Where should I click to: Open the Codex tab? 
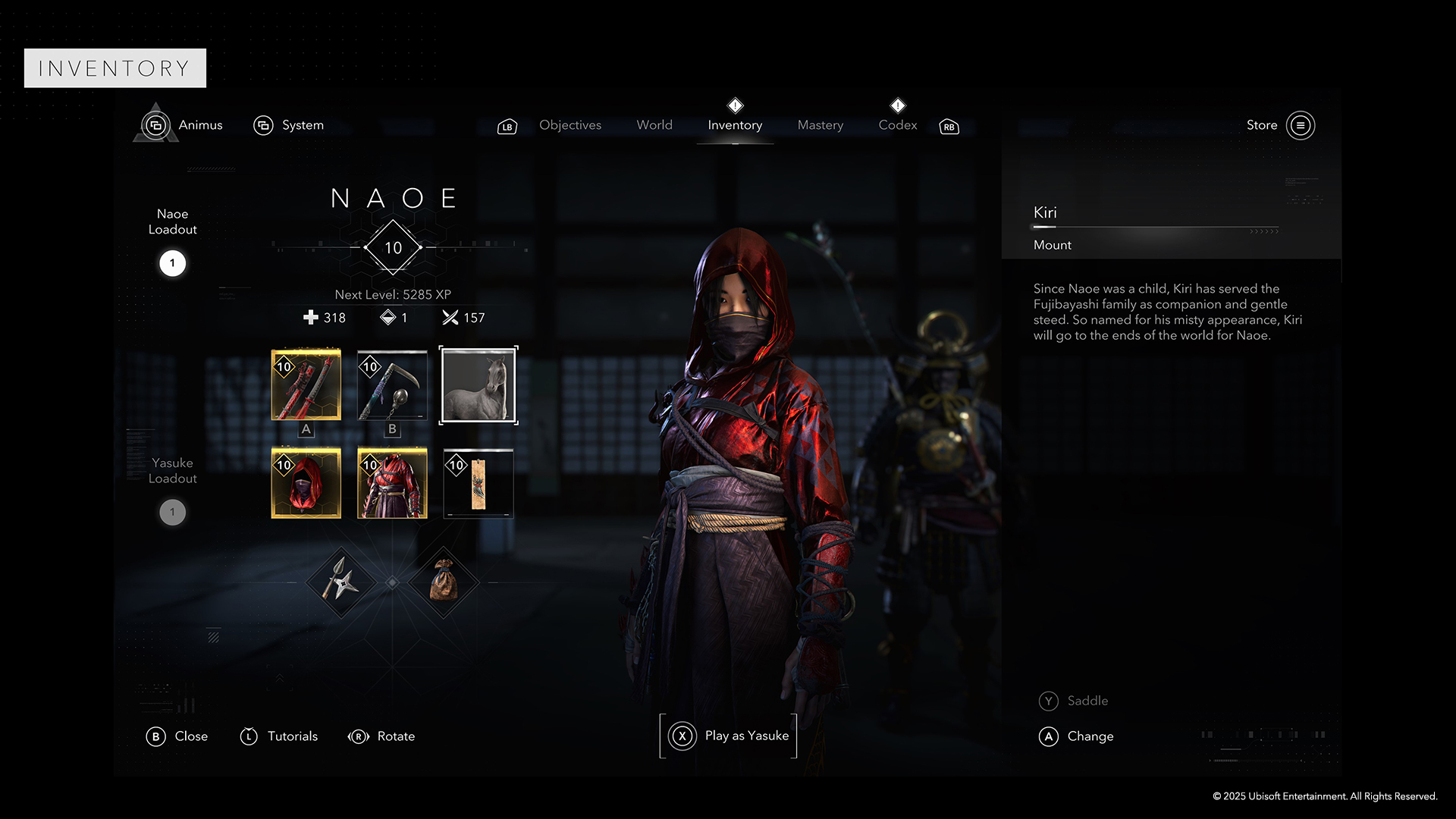pos(897,125)
